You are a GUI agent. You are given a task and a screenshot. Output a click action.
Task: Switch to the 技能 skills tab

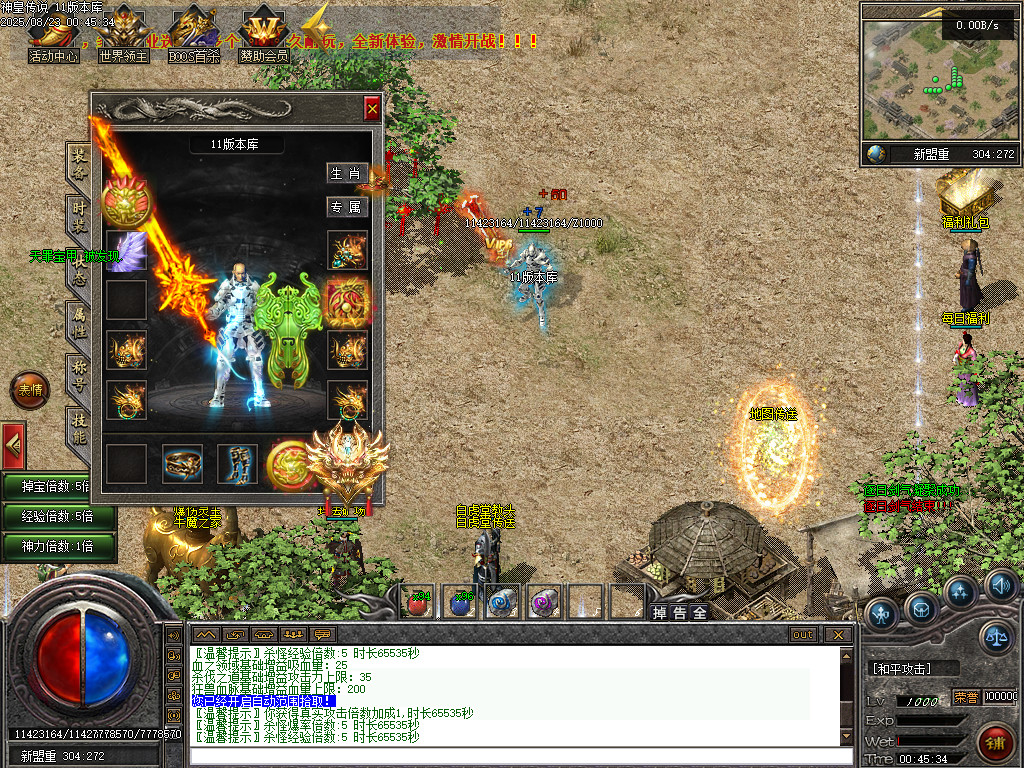(x=78, y=430)
